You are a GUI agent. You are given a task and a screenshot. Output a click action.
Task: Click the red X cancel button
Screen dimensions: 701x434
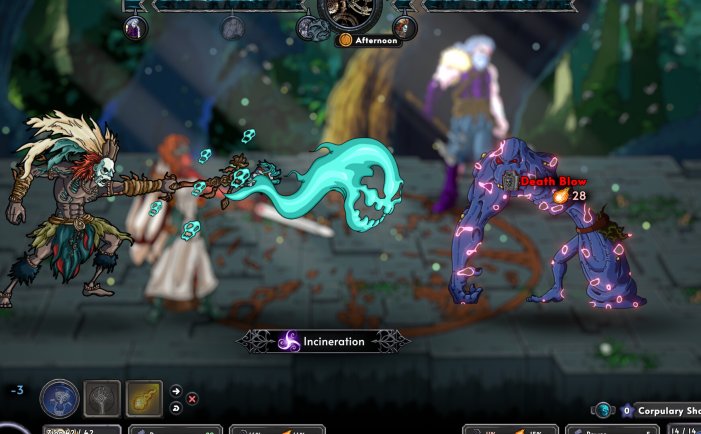pyautogui.click(x=192, y=398)
